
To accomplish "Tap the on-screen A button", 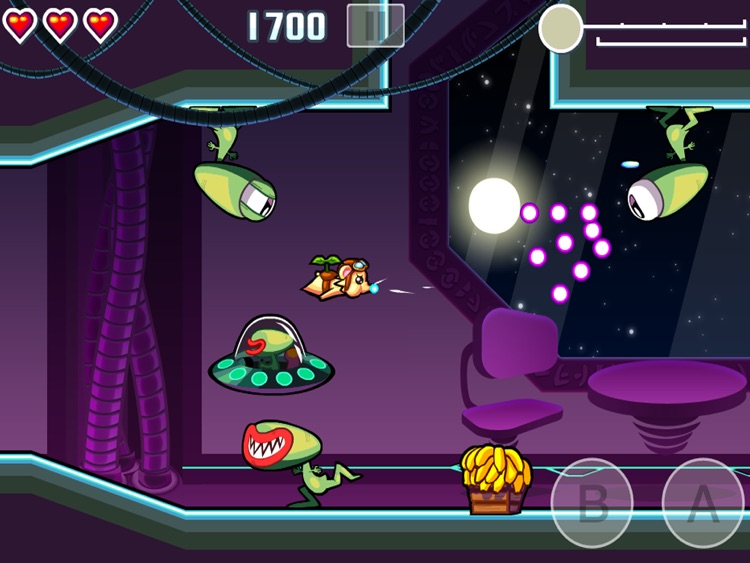I will click(703, 503).
